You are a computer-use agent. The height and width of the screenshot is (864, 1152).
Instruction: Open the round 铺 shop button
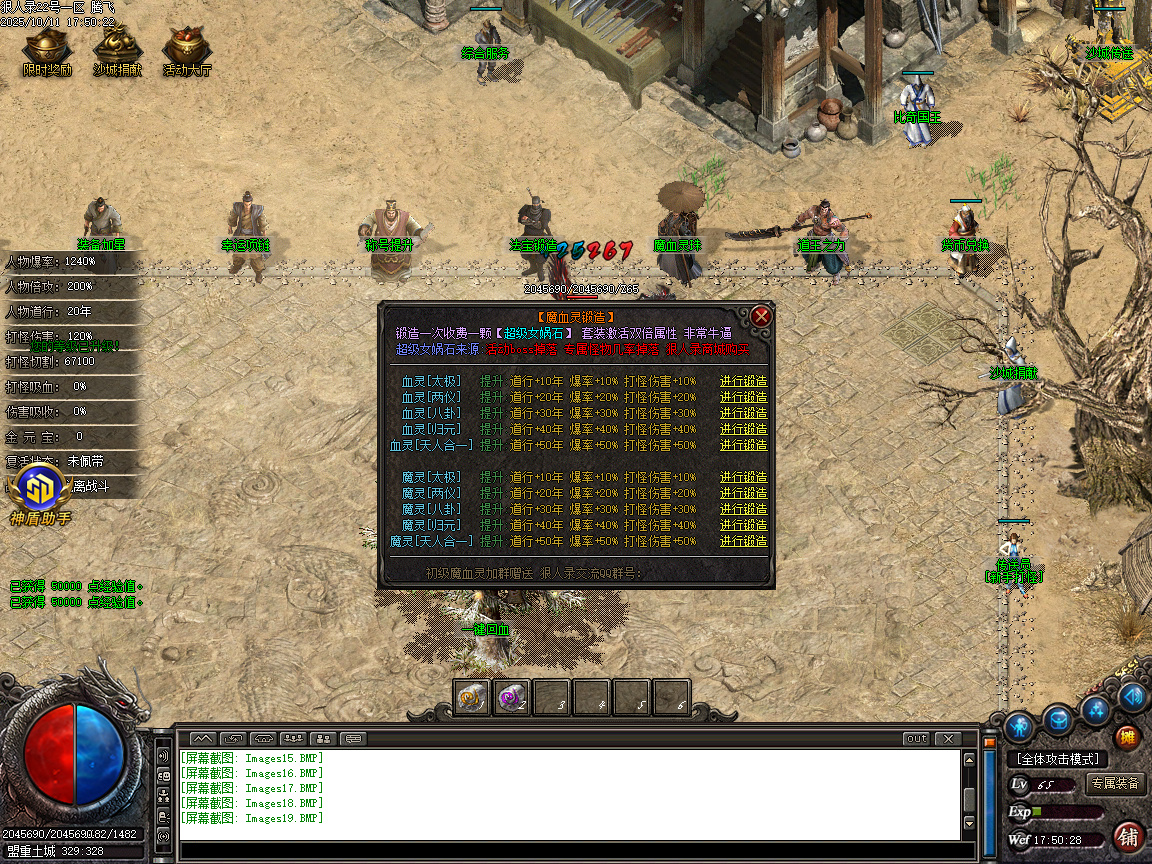point(1128,835)
